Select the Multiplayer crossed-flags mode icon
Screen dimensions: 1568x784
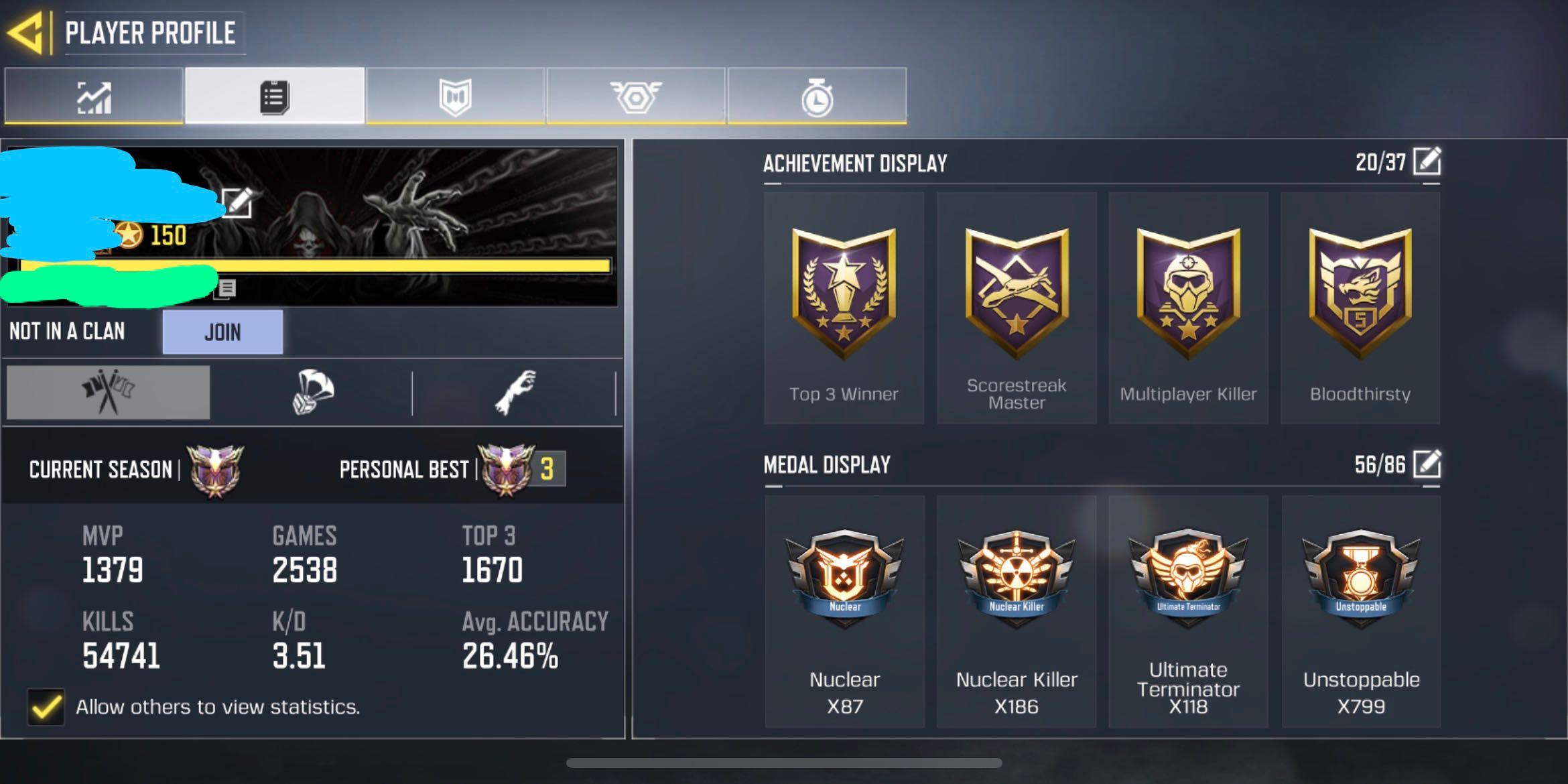pyautogui.click(x=107, y=391)
